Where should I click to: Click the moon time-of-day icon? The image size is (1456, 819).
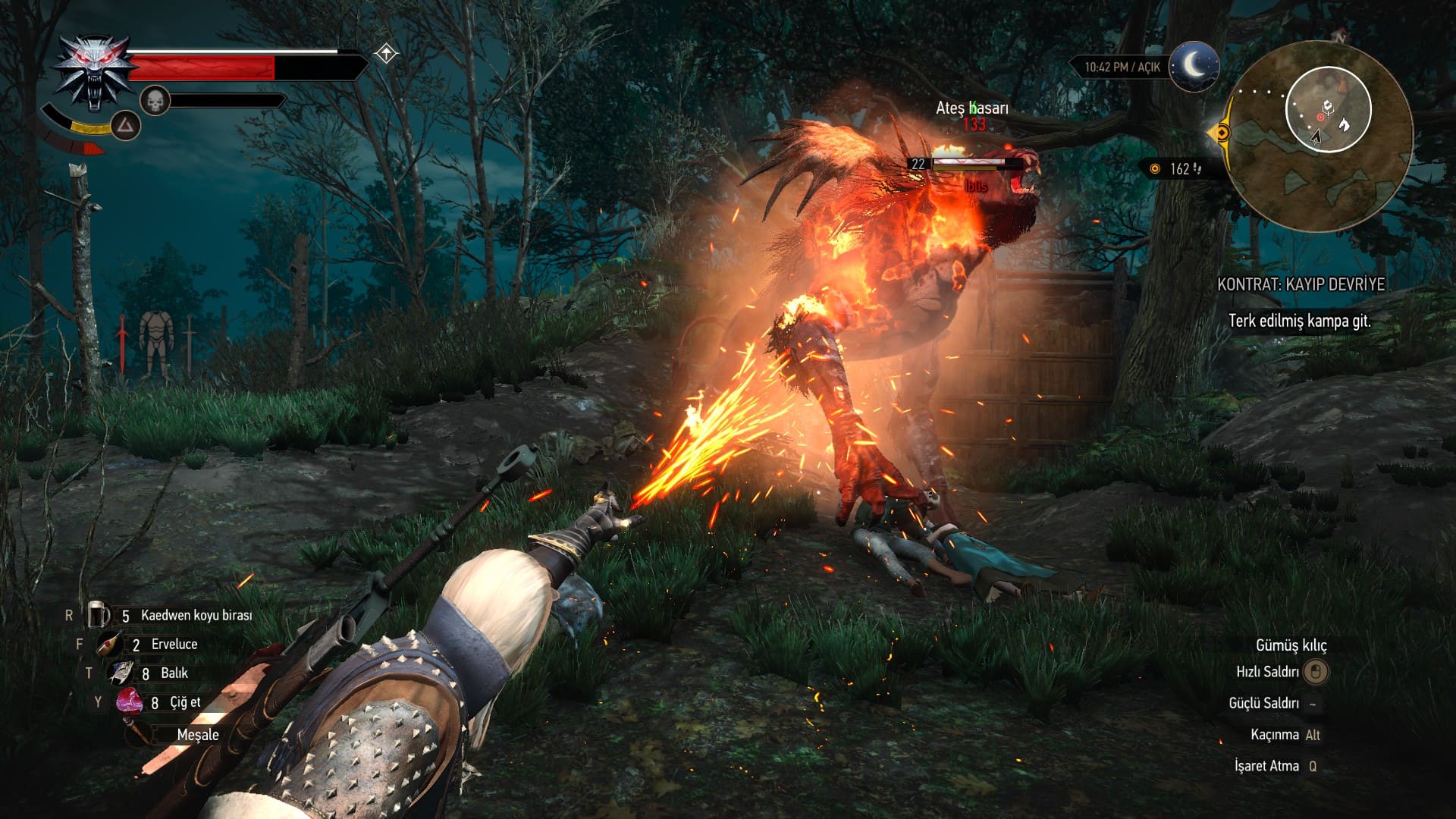[1194, 67]
